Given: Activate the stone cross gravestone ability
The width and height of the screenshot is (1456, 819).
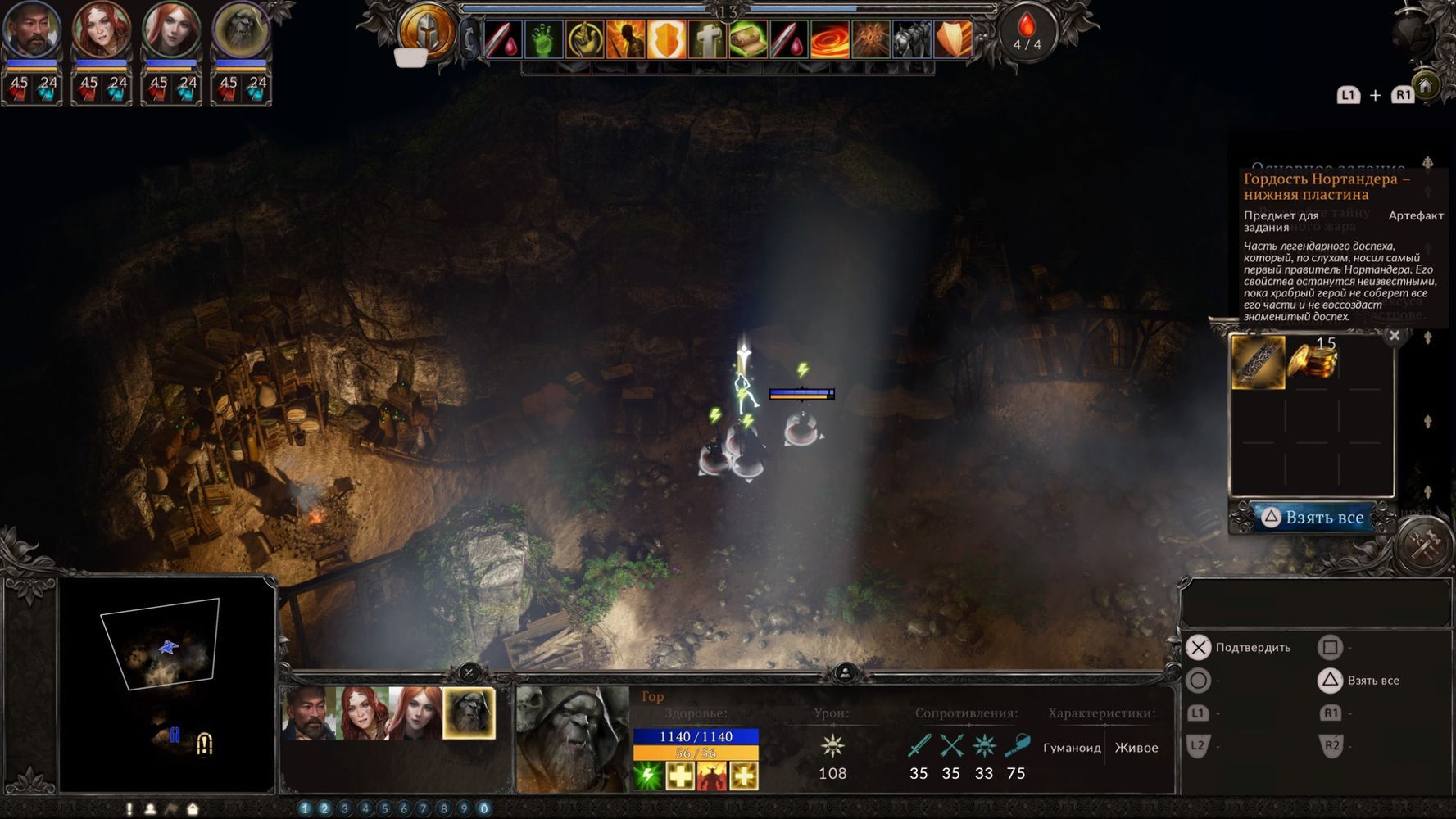Looking at the screenshot, I should tap(707, 38).
